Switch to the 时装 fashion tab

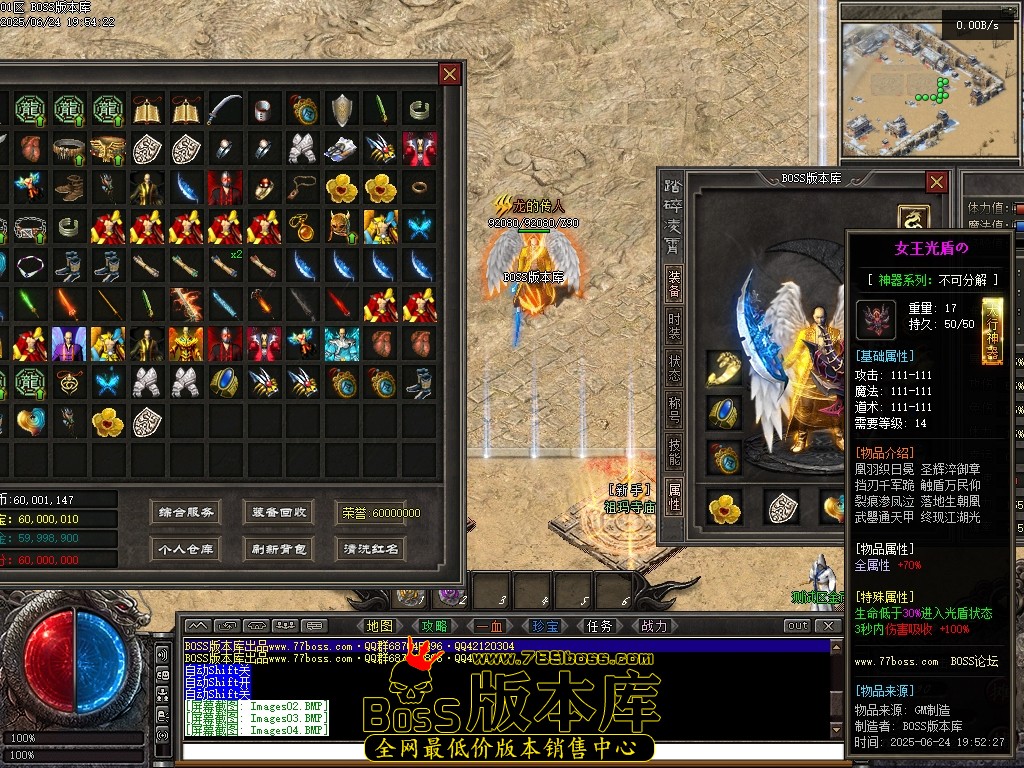675,326
